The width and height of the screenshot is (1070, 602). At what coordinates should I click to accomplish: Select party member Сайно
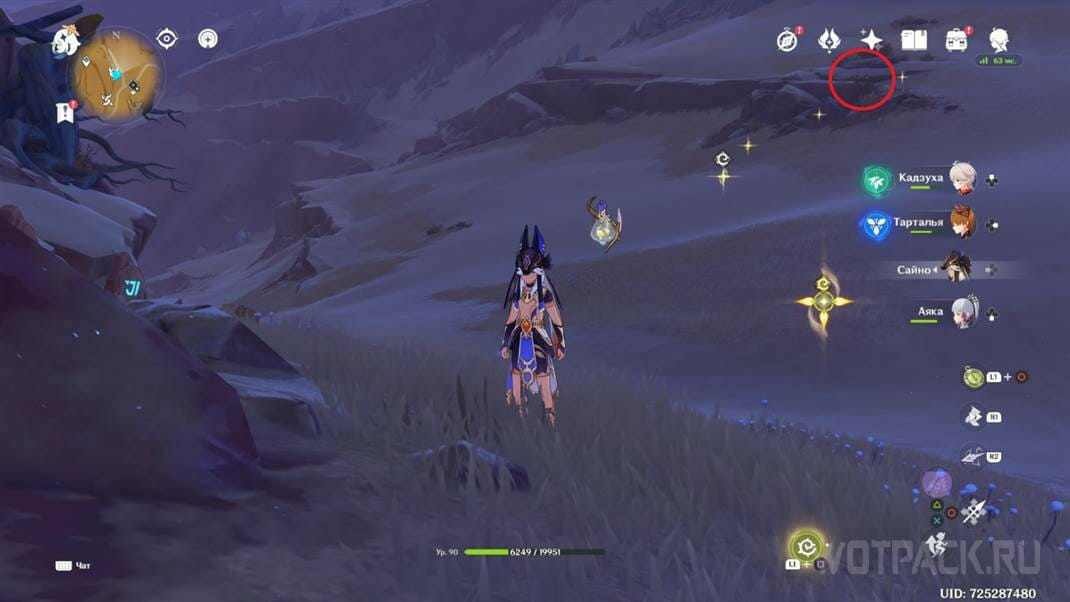click(x=958, y=269)
